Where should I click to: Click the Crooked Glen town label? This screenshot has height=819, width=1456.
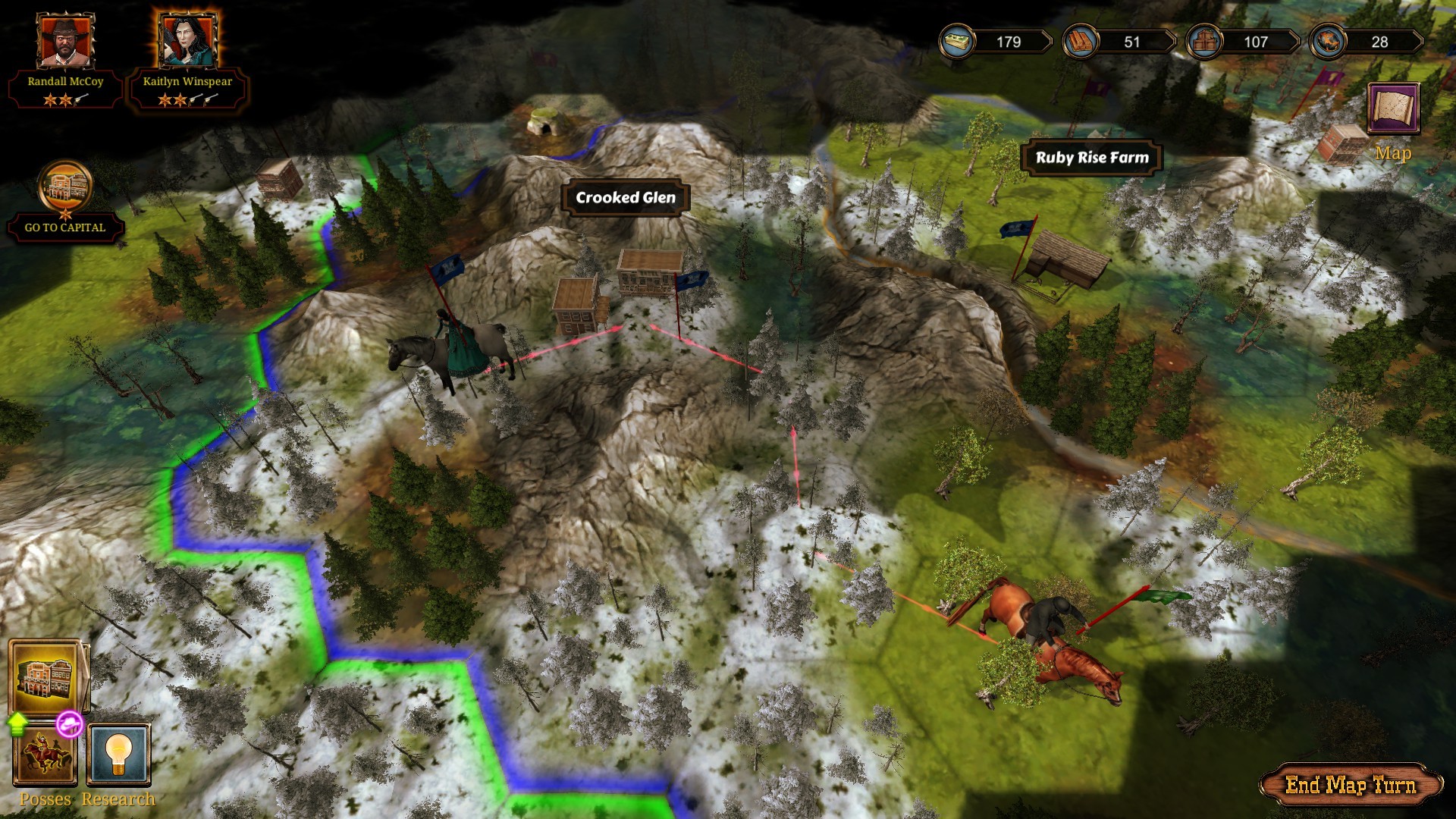626,199
